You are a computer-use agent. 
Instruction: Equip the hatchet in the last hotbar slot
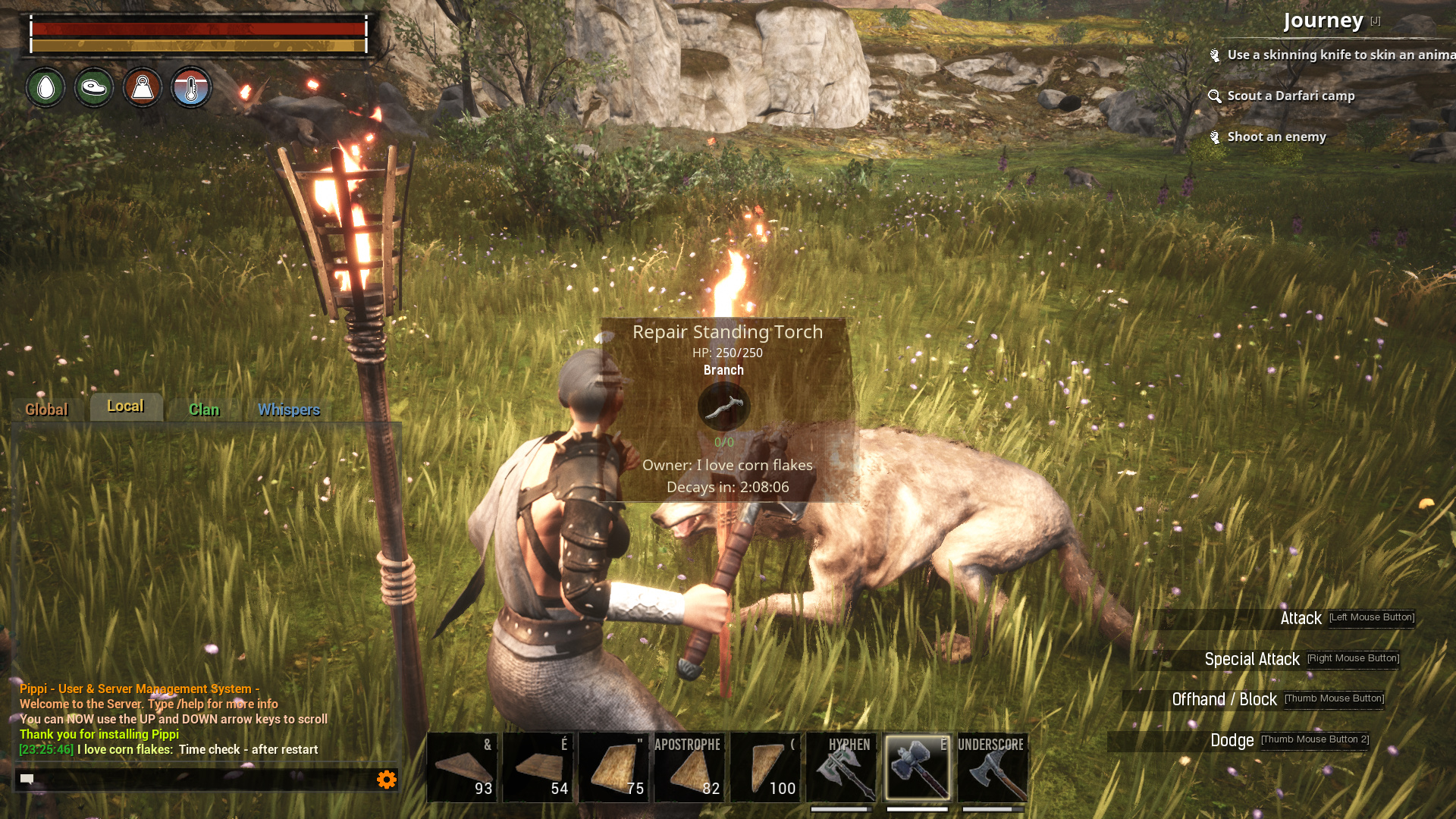click(x=993, y=767)
